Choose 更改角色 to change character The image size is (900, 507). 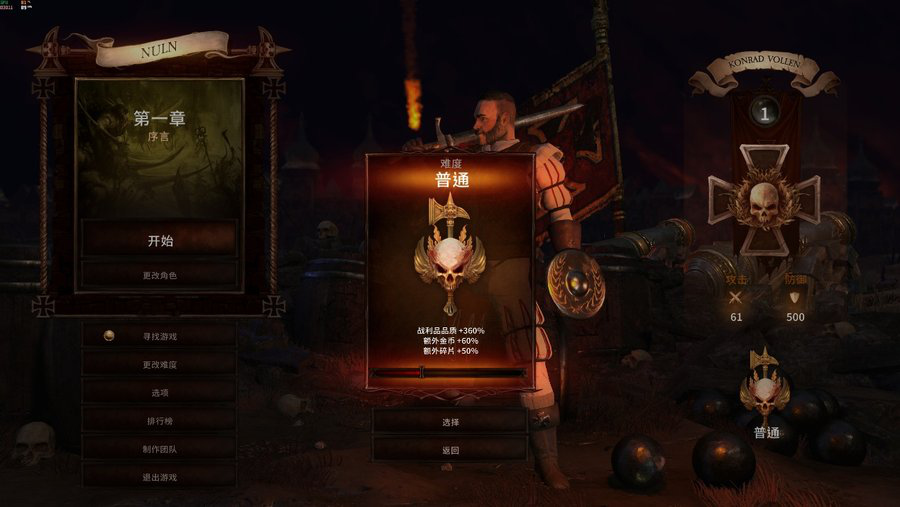pyautogui.click(x=160, y=274)
